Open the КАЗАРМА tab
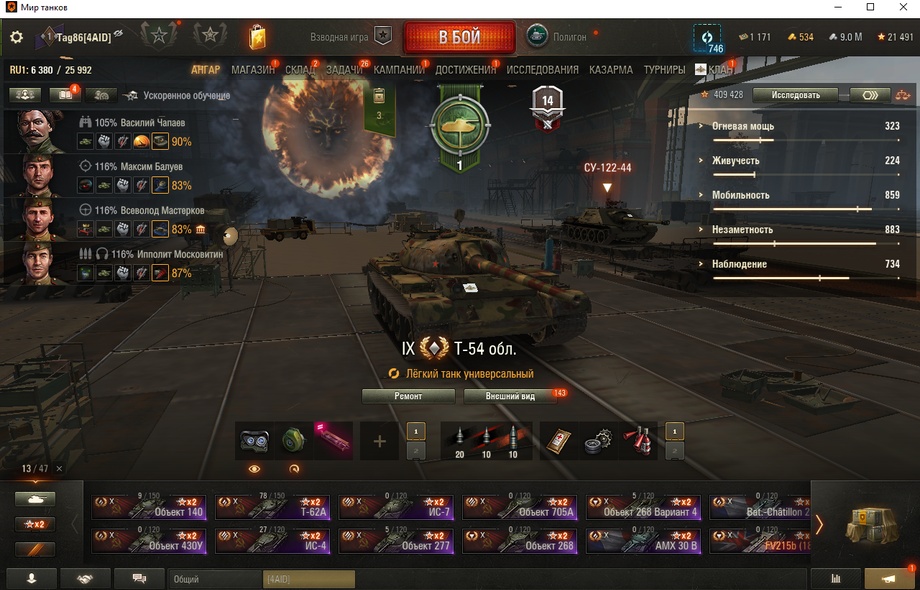This screenshot has height=590, width=920. [611, 70]
